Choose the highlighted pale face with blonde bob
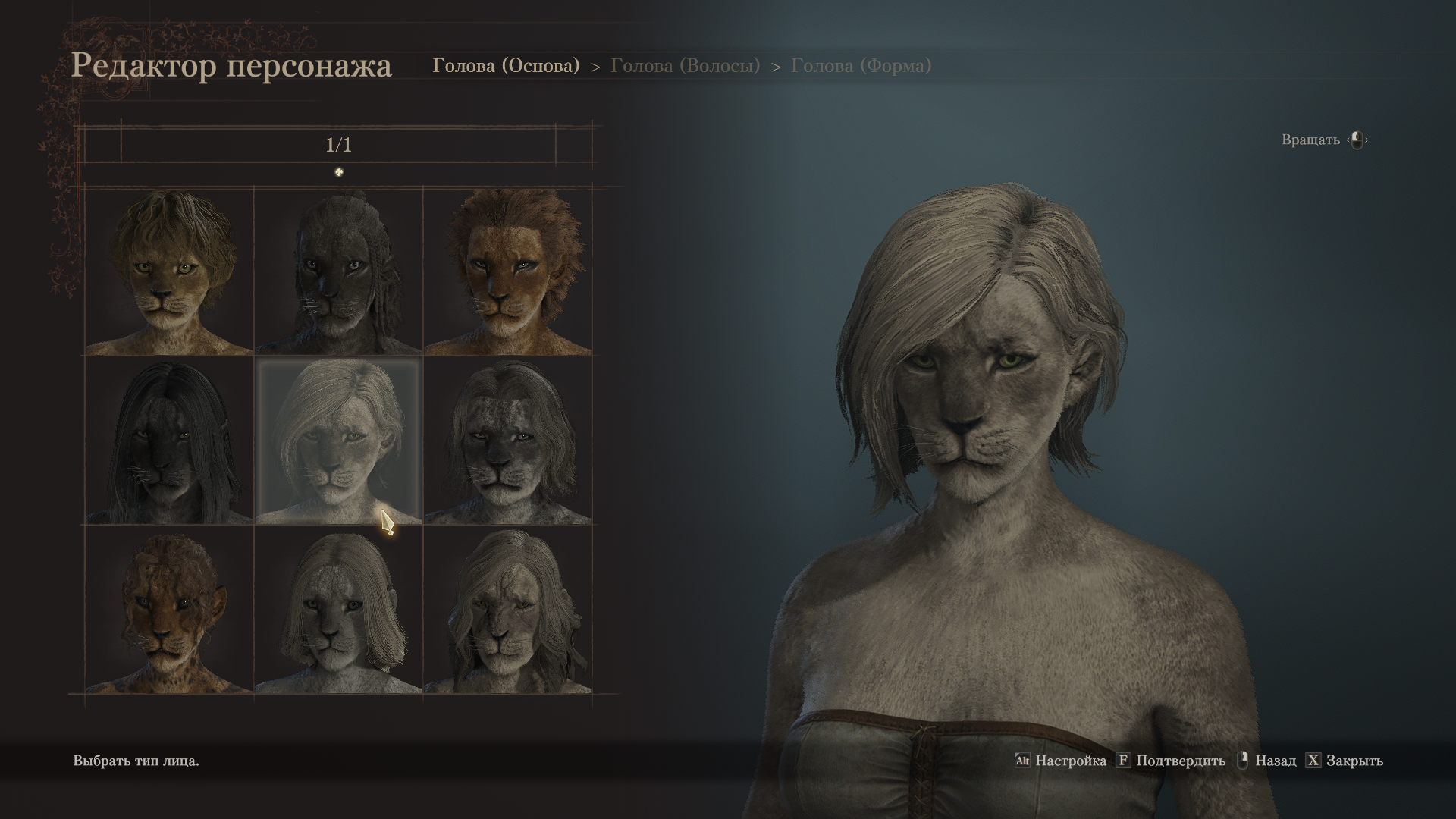This screenshot has width=1456, height=819. click(338, 441)
